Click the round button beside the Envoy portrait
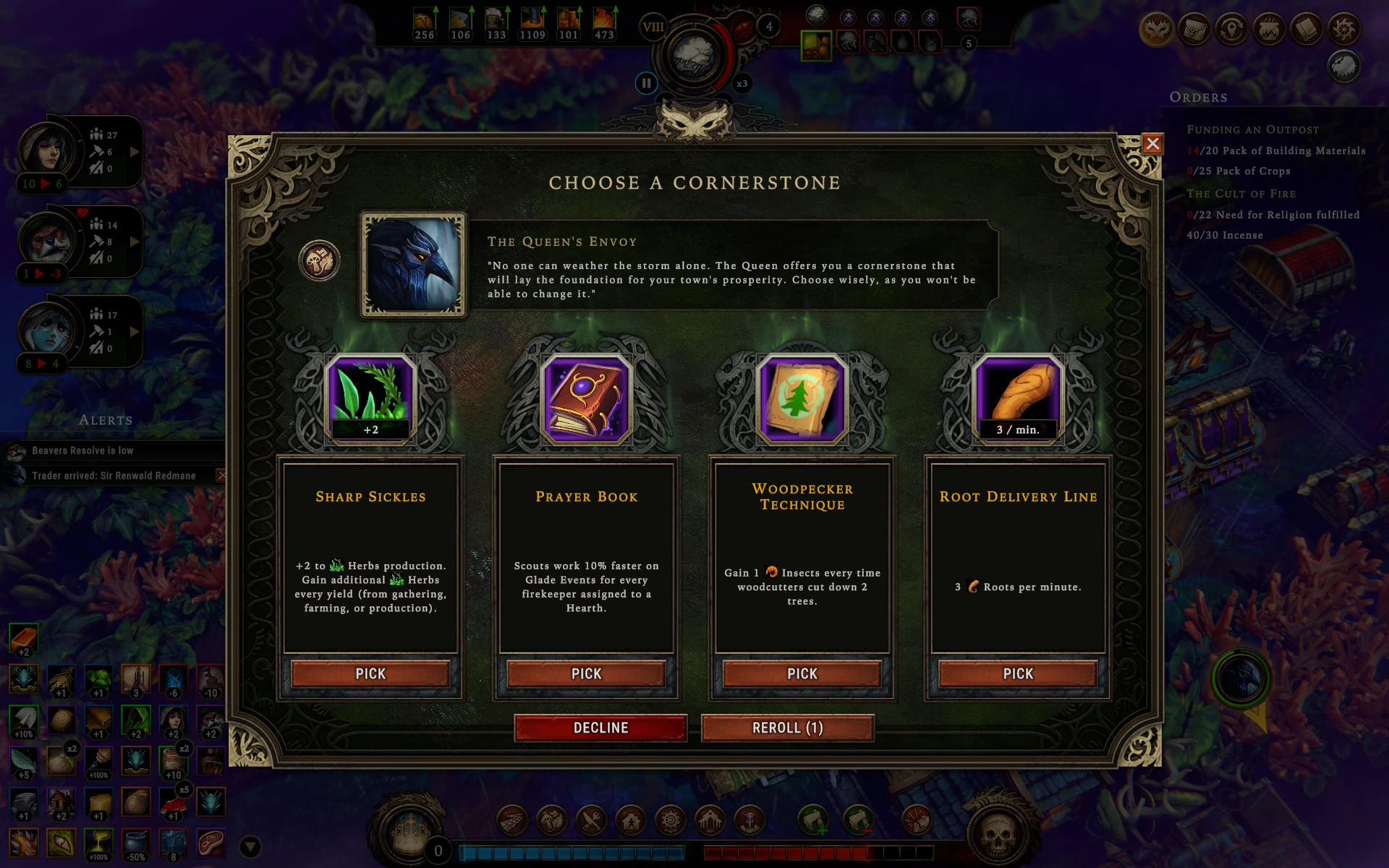The height and width of the screenshot is (868, 1389). (319, 260)
